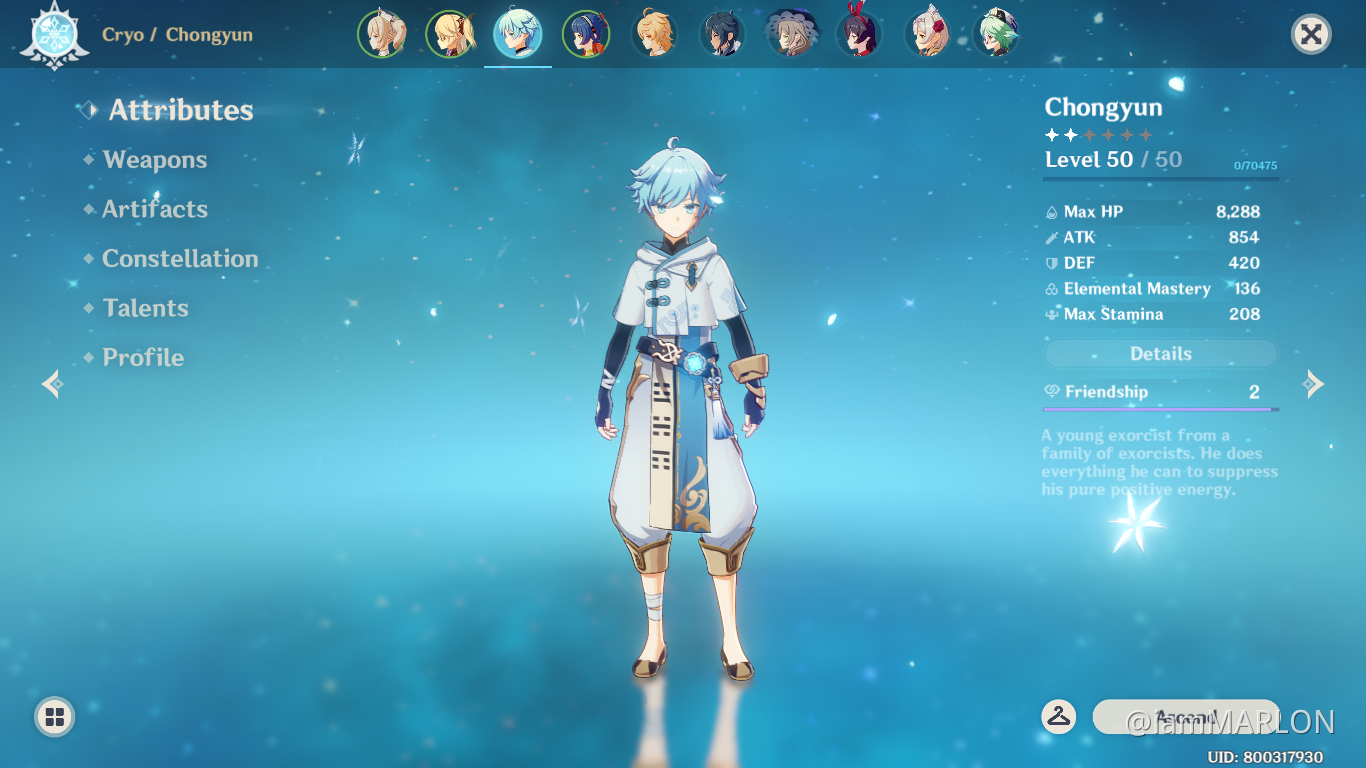Click the Ascend button
Viewport: 1366px width, 768px height.
tap(1185, 717)
